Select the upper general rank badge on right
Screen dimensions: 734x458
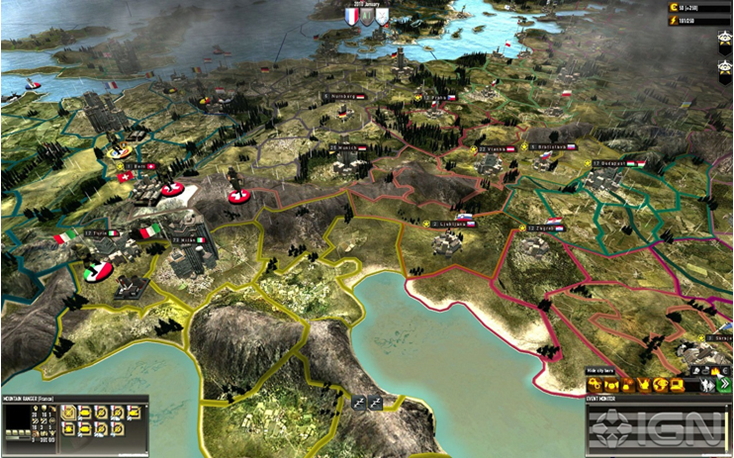pos(725,39)
